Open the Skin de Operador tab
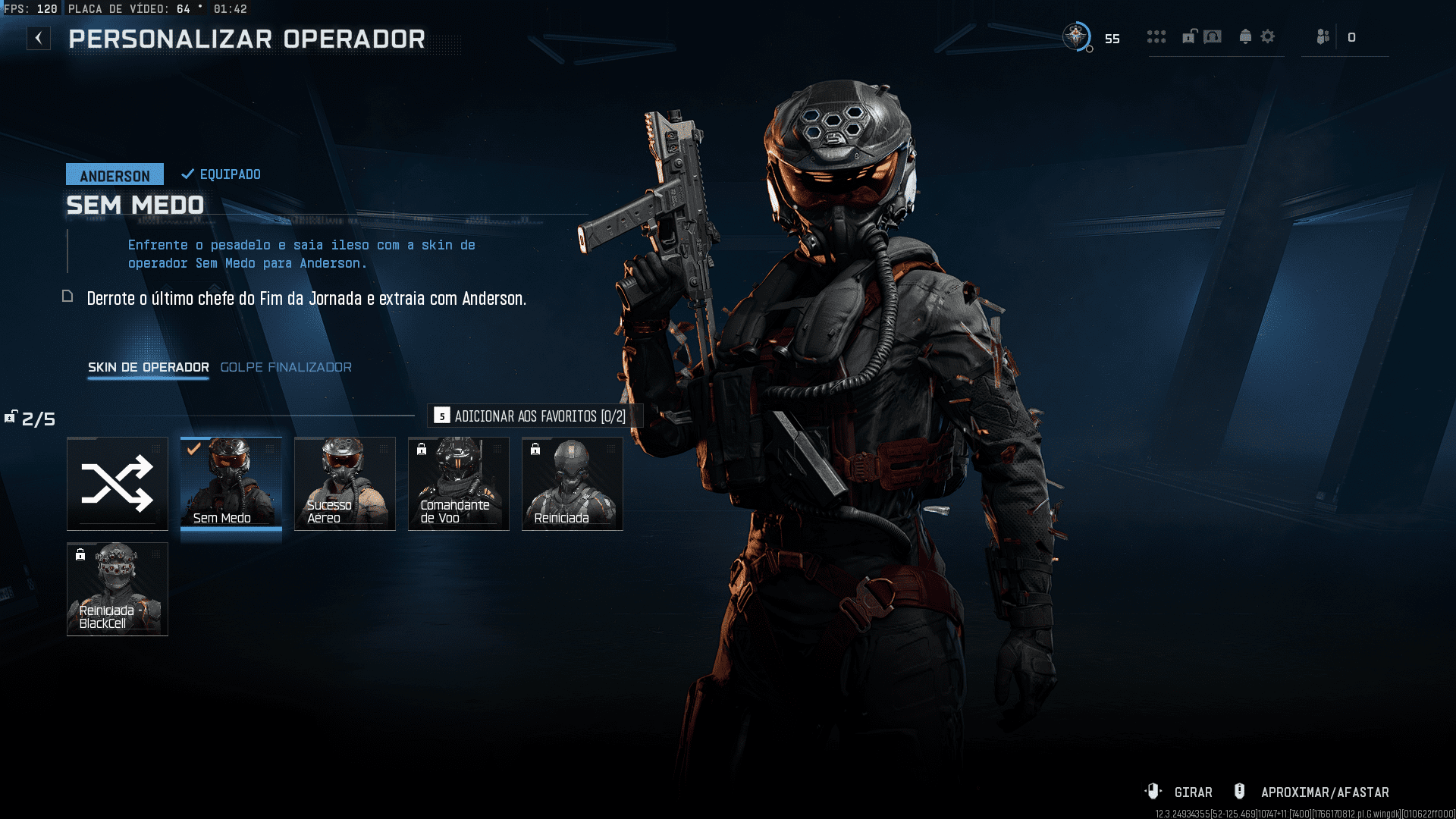 (148, 367)
